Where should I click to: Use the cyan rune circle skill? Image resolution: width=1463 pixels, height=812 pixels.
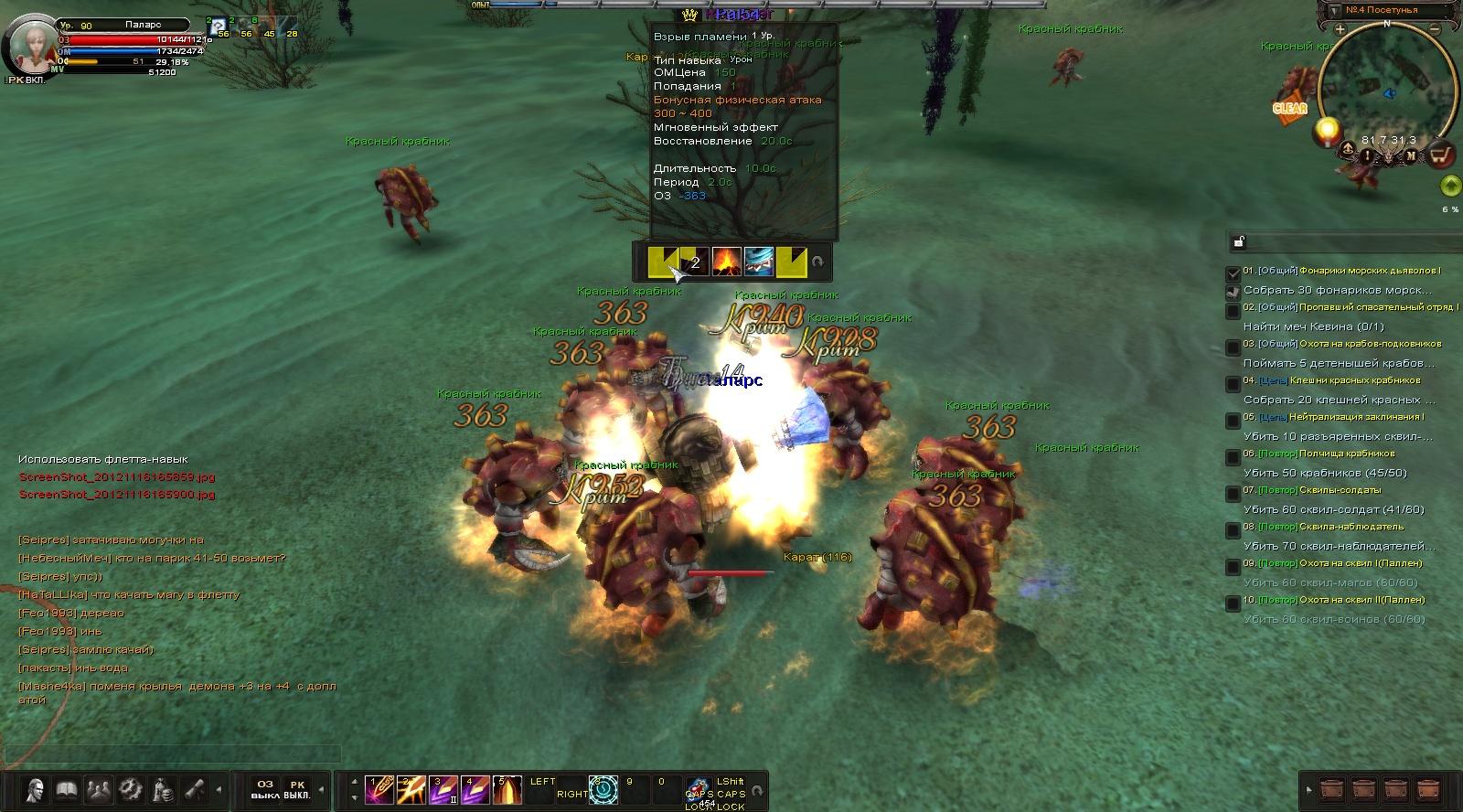[603, 789]
